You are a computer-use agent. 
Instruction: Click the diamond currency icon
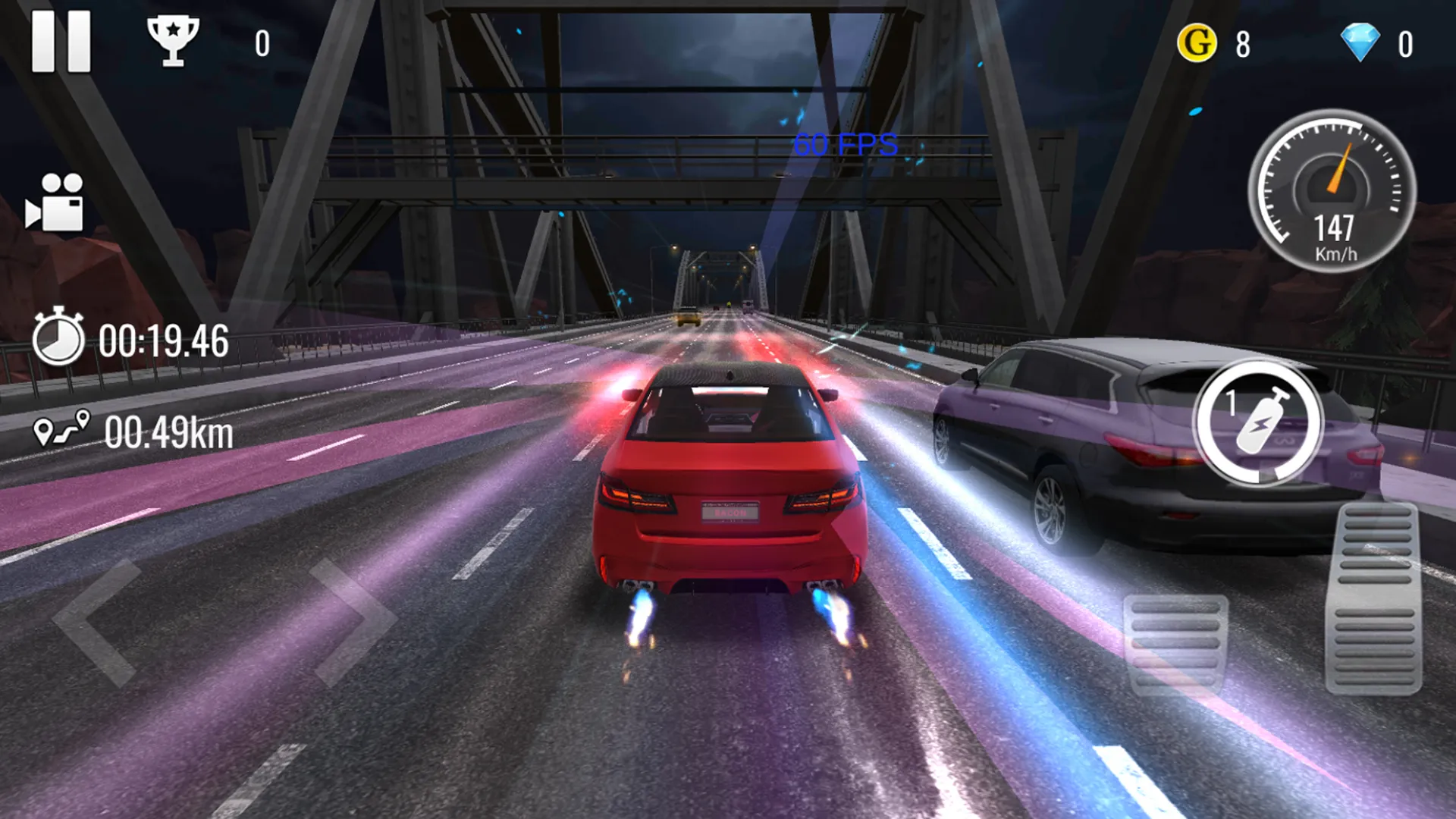1361,43
